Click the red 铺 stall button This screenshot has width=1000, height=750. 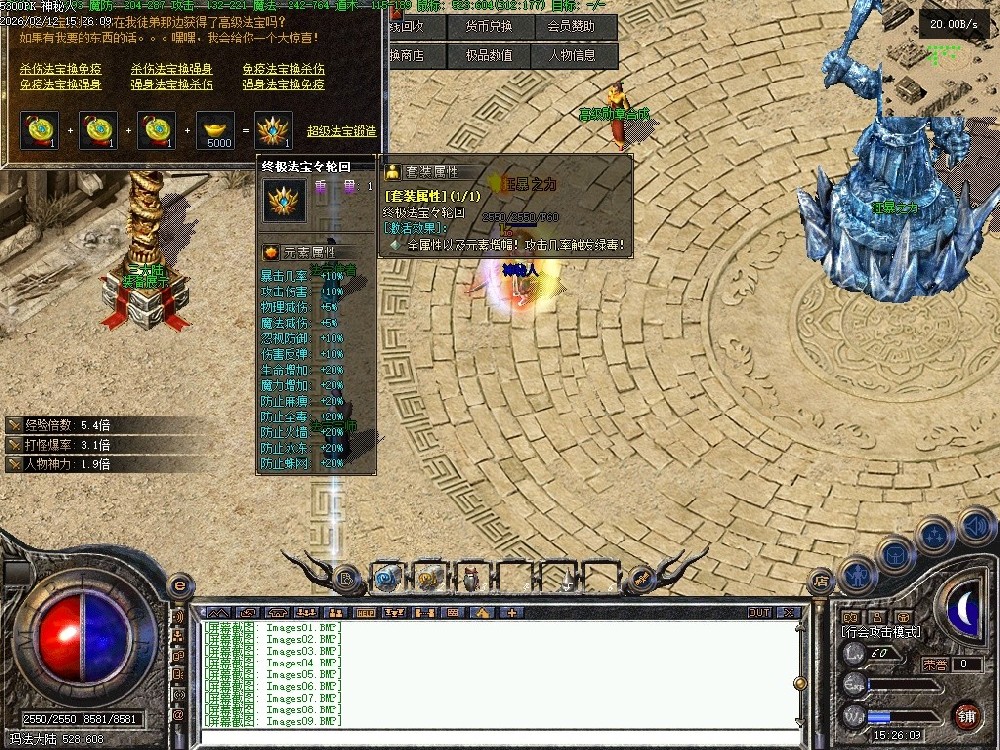[966, 716]
